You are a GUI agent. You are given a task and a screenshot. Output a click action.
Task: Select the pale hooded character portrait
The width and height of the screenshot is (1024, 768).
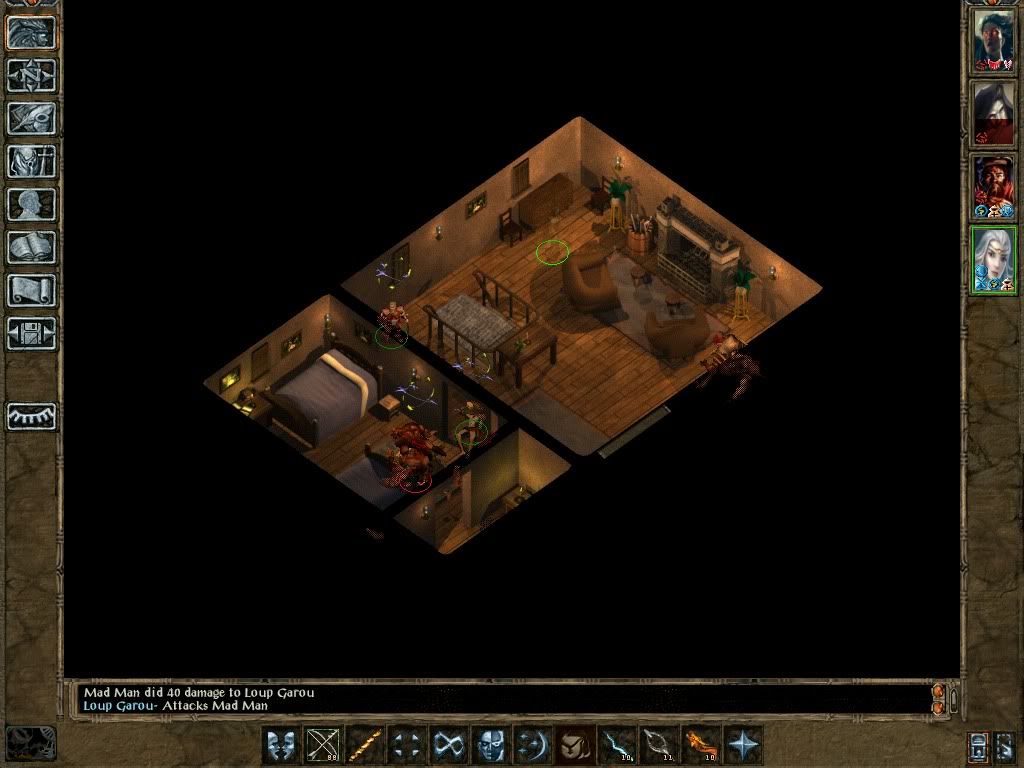pos(994,114)
